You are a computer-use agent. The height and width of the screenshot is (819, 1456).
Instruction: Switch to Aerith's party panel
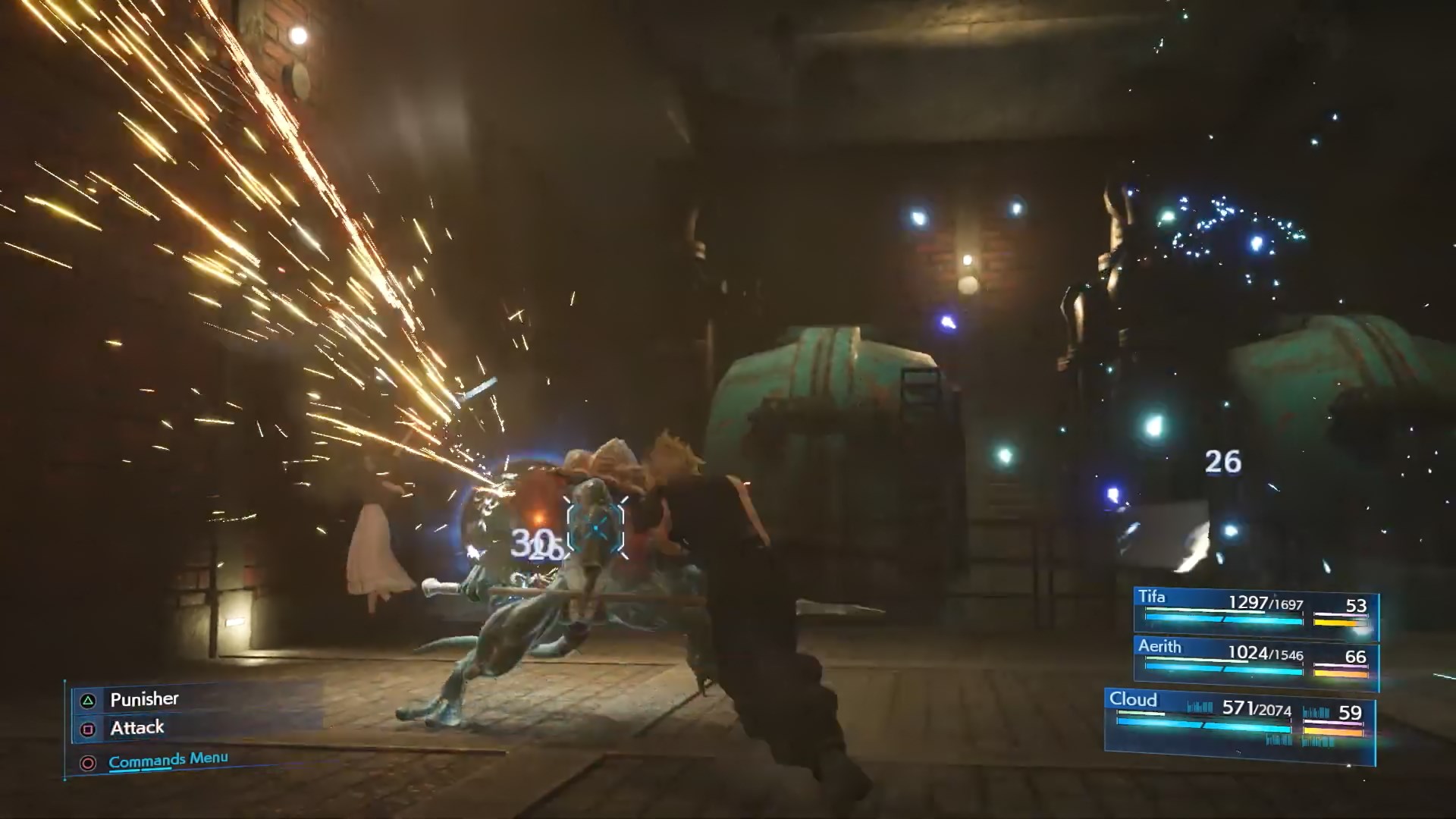[x=1255, y=661]
